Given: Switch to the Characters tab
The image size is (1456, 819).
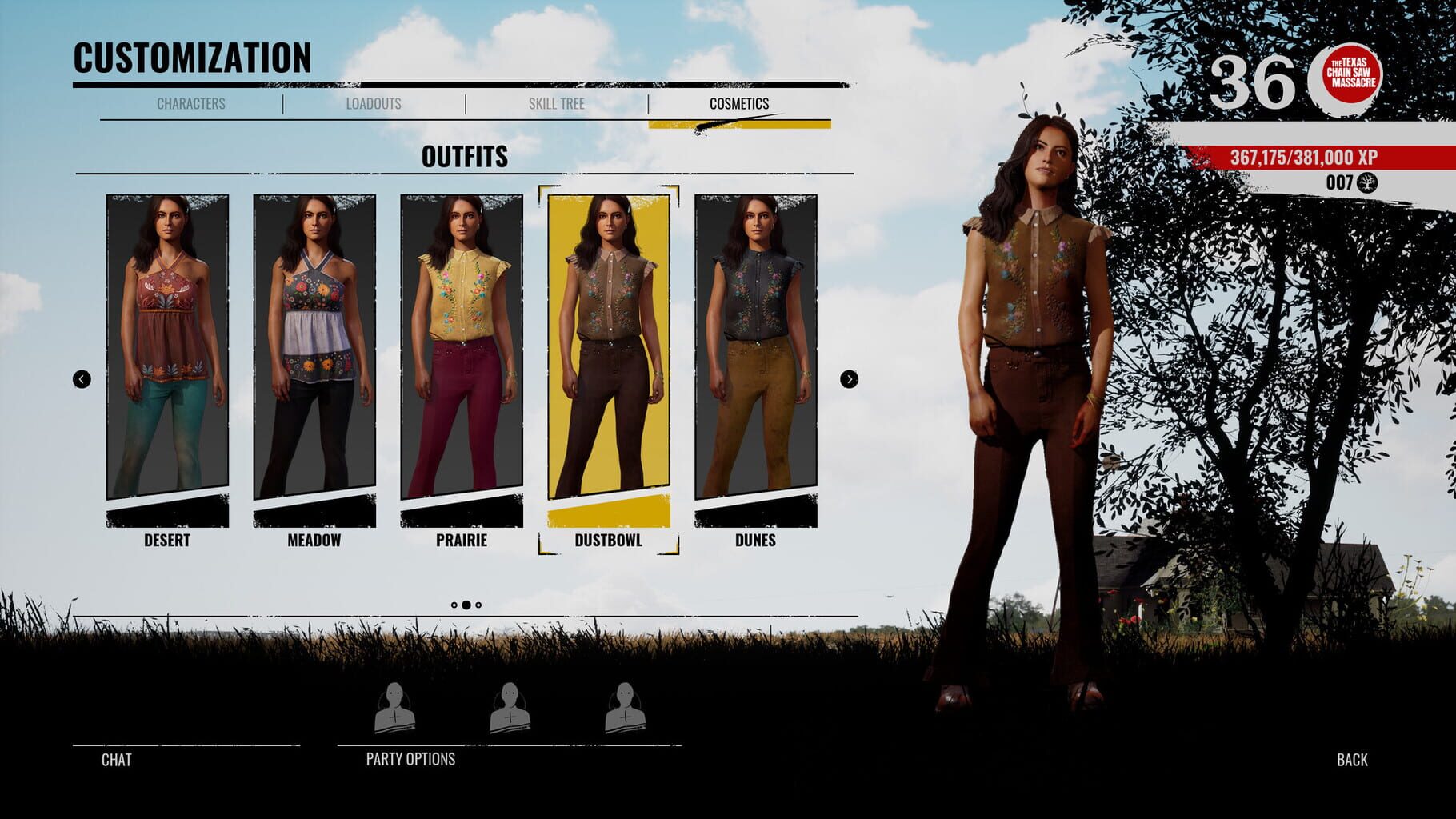Looking at the screenshot, I should click(190, 103).
